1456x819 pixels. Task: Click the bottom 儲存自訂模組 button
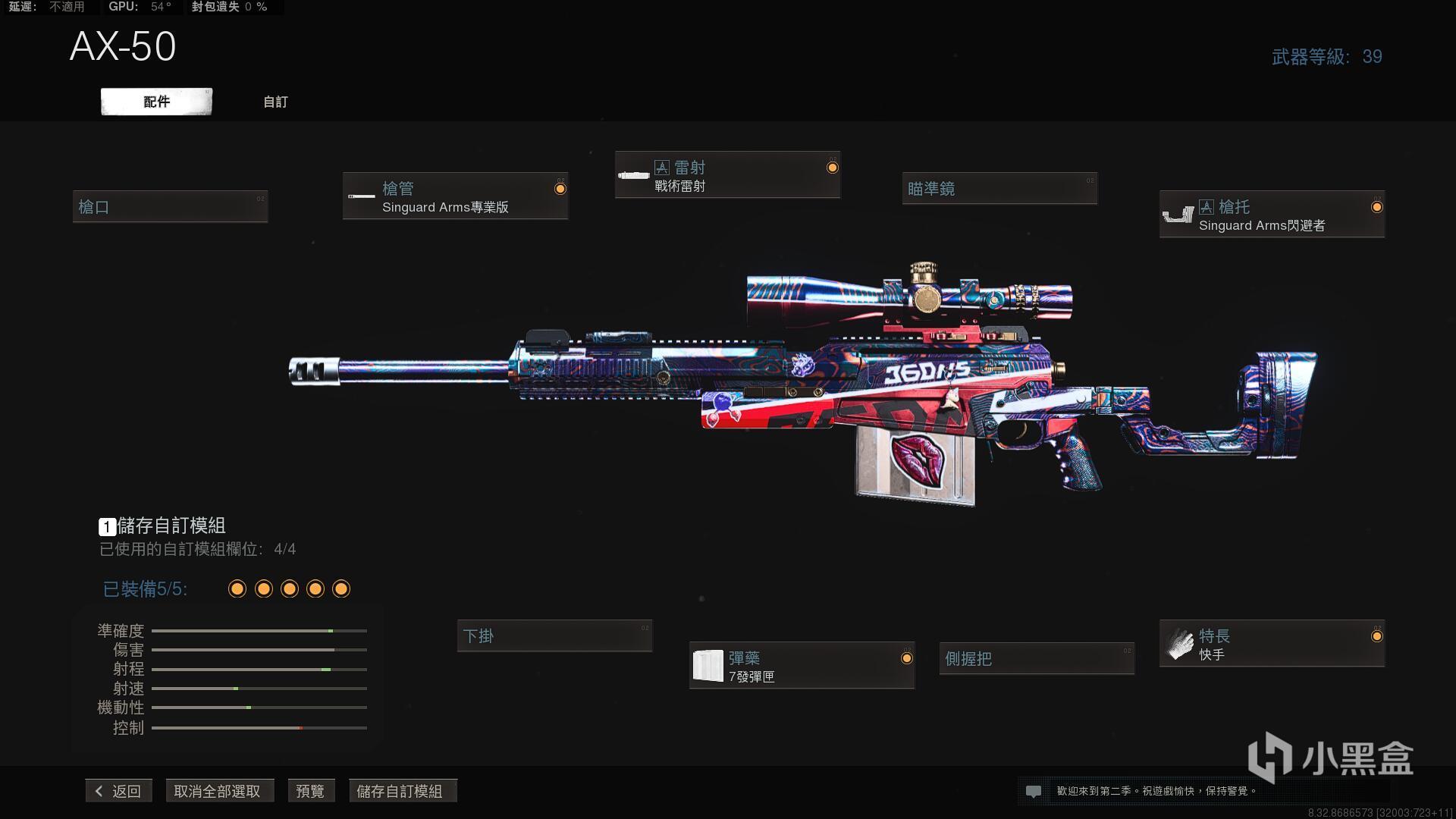tap(400, 791)
